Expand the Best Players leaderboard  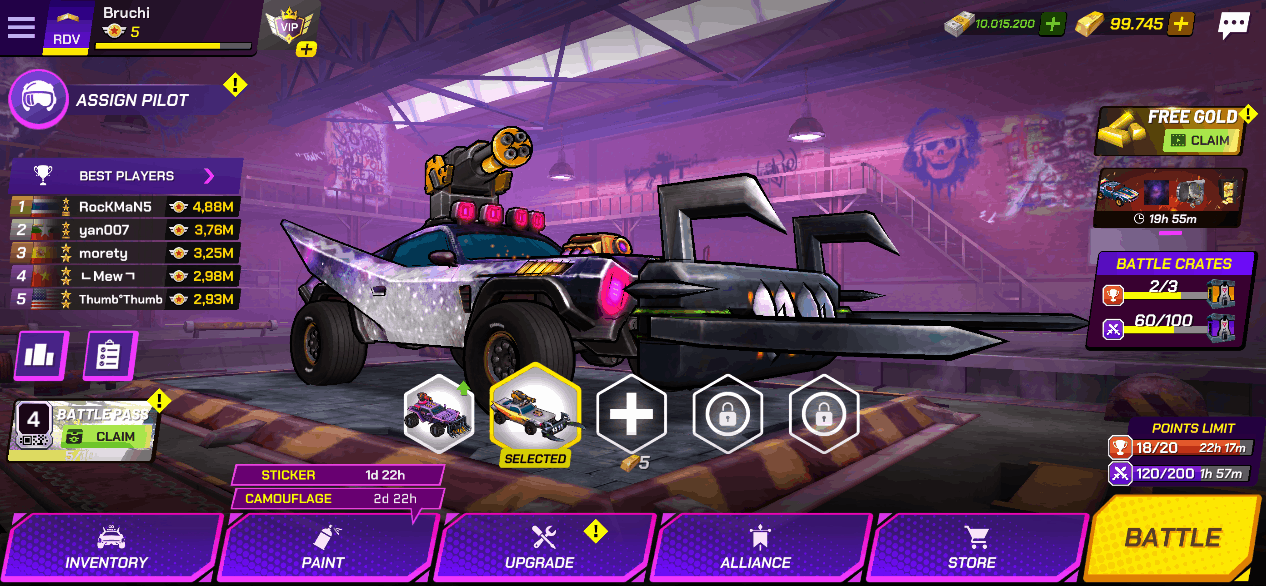pos(209,176)
